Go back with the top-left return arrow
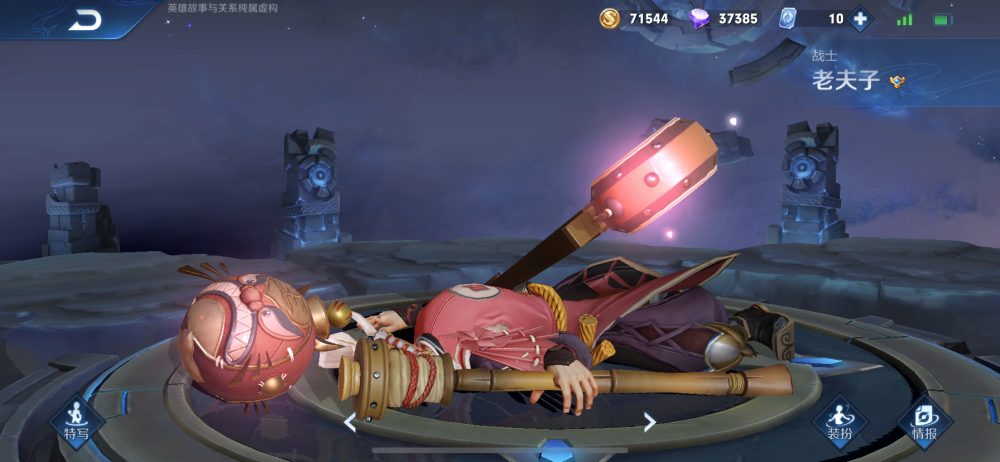The height and width of the screenshot is (462, 1000). (x=86, y=19)
